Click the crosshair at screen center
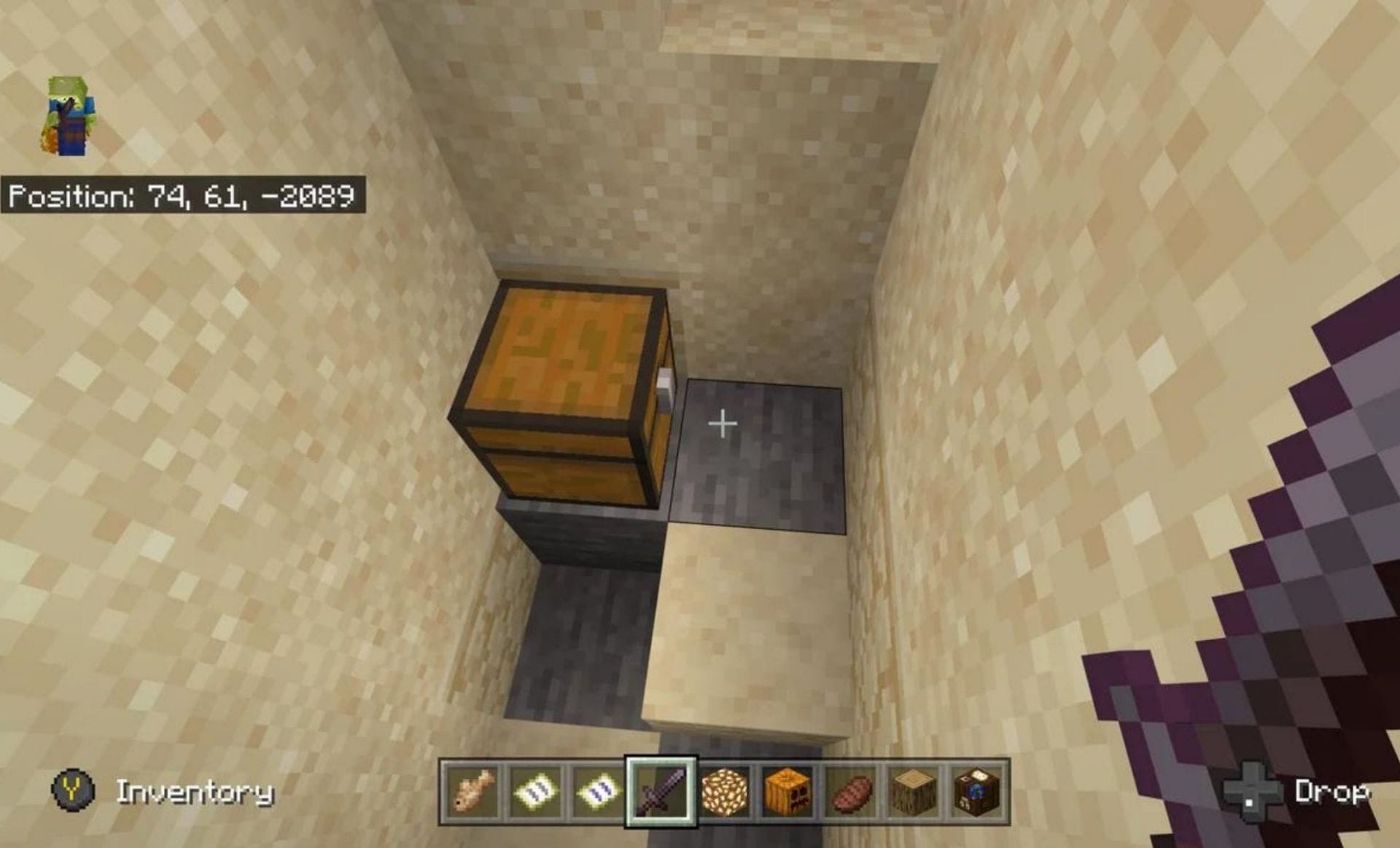 click(722, 421)
